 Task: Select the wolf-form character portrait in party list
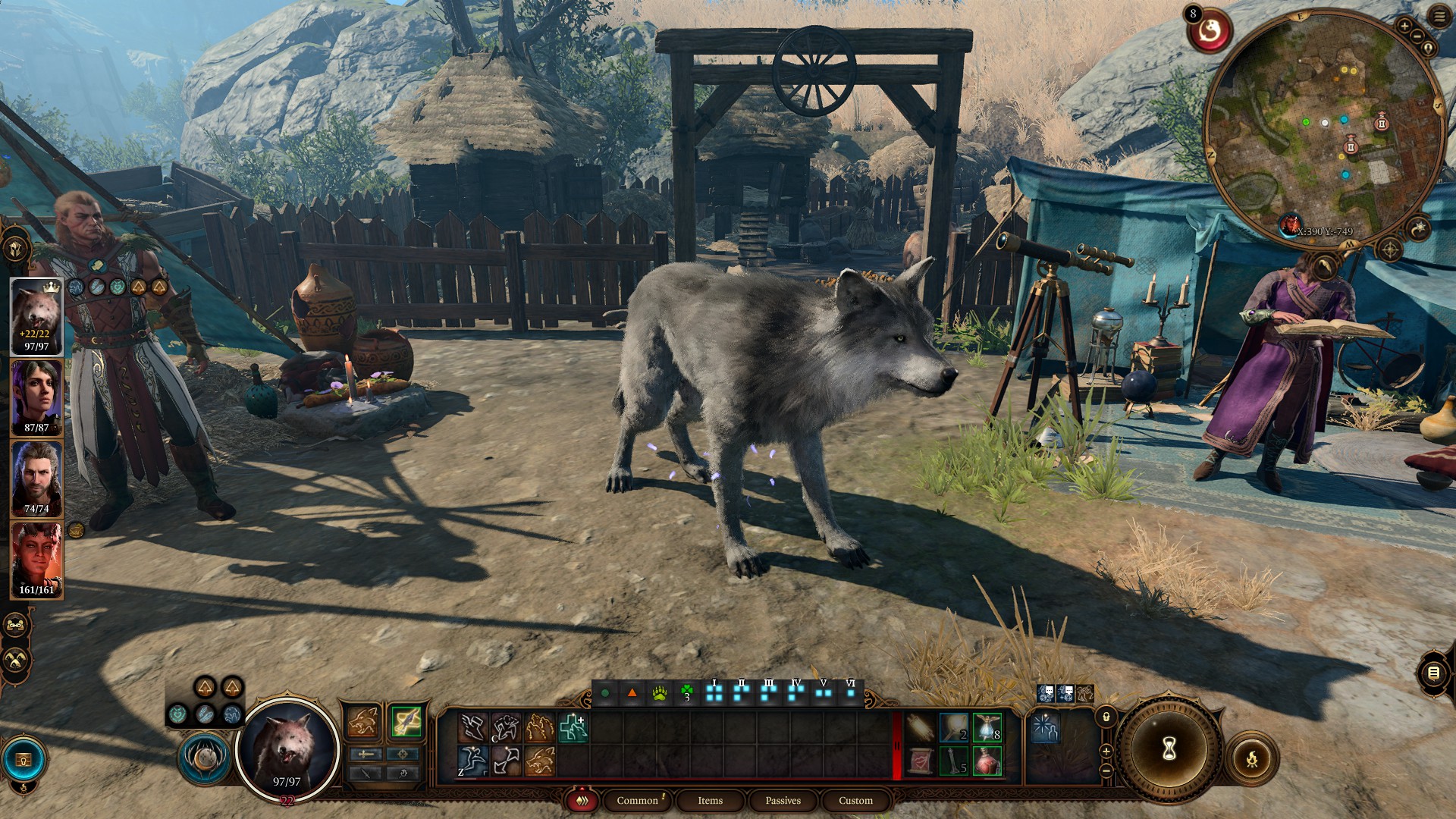[36, 316]
